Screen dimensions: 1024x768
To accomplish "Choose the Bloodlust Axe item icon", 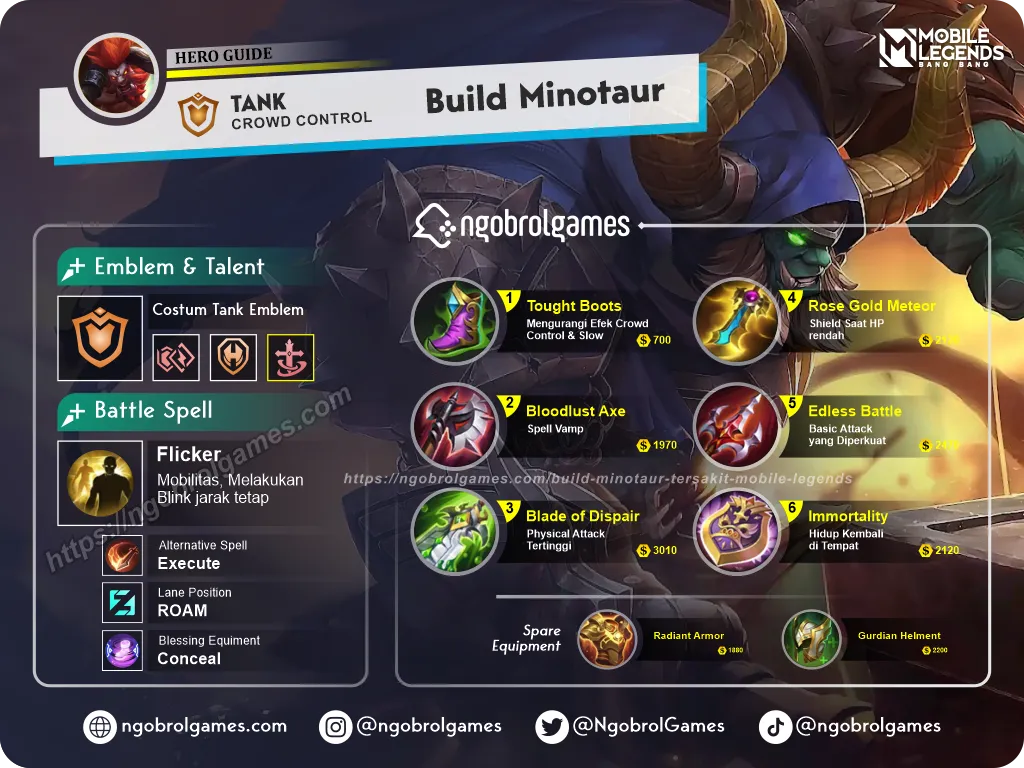I will tap(454, 426).
